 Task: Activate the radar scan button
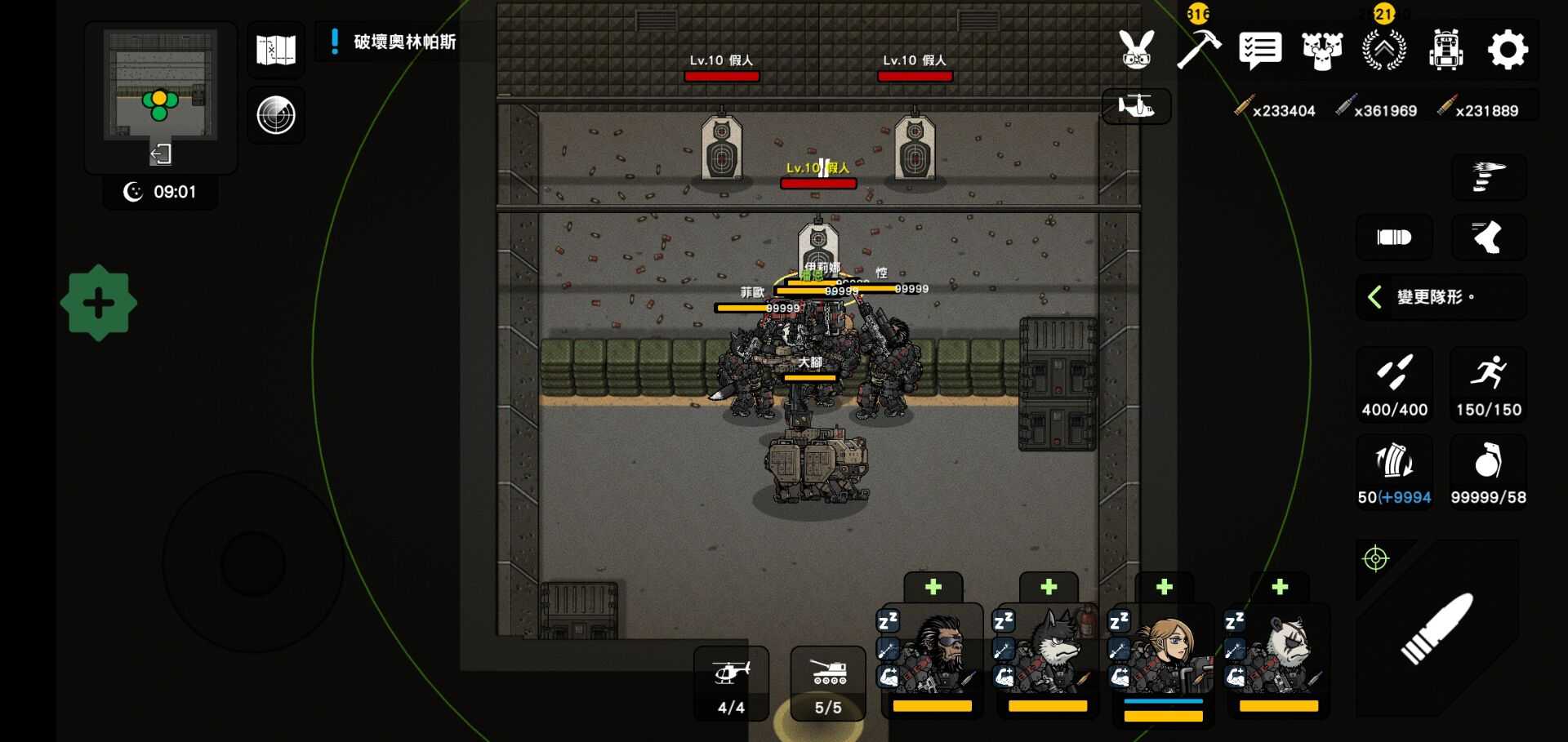(x=276, y=115)
